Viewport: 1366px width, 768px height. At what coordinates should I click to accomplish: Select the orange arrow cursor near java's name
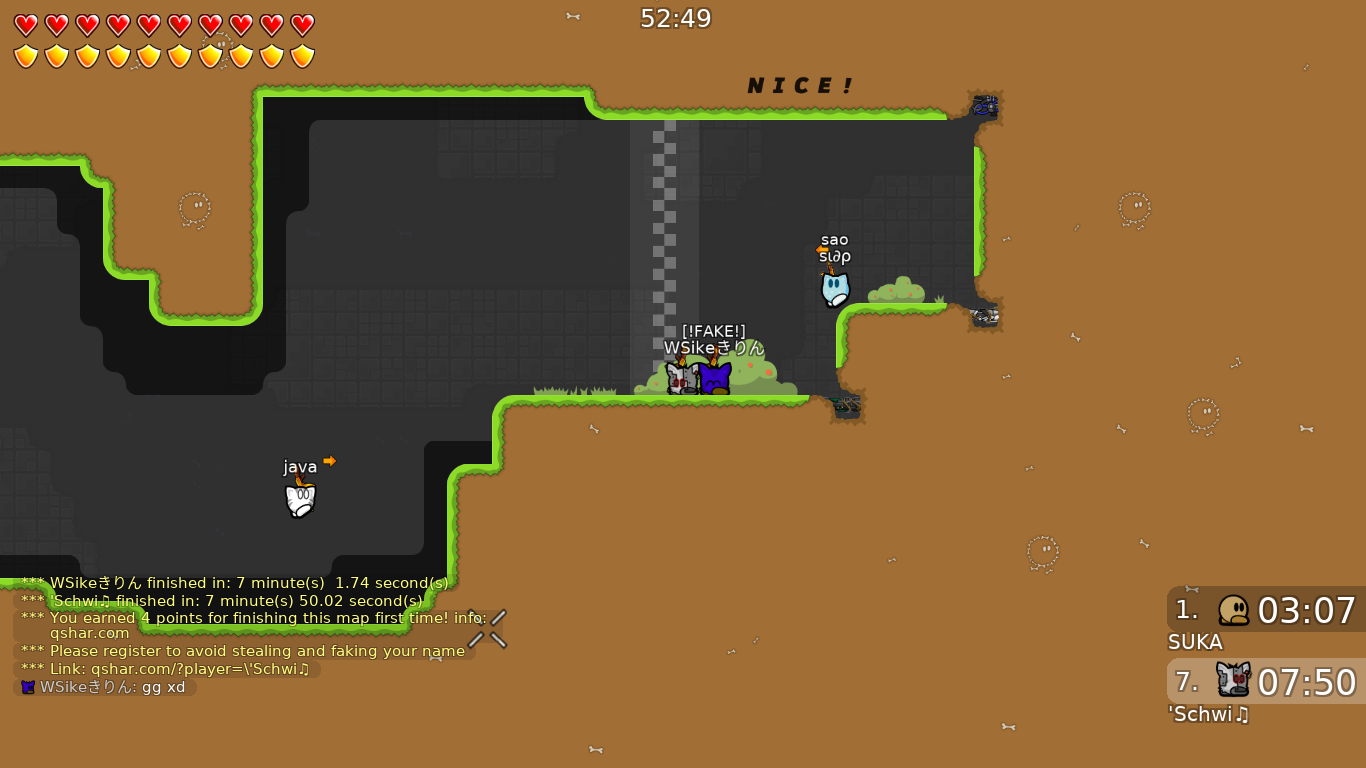click(x=329, y=461)
